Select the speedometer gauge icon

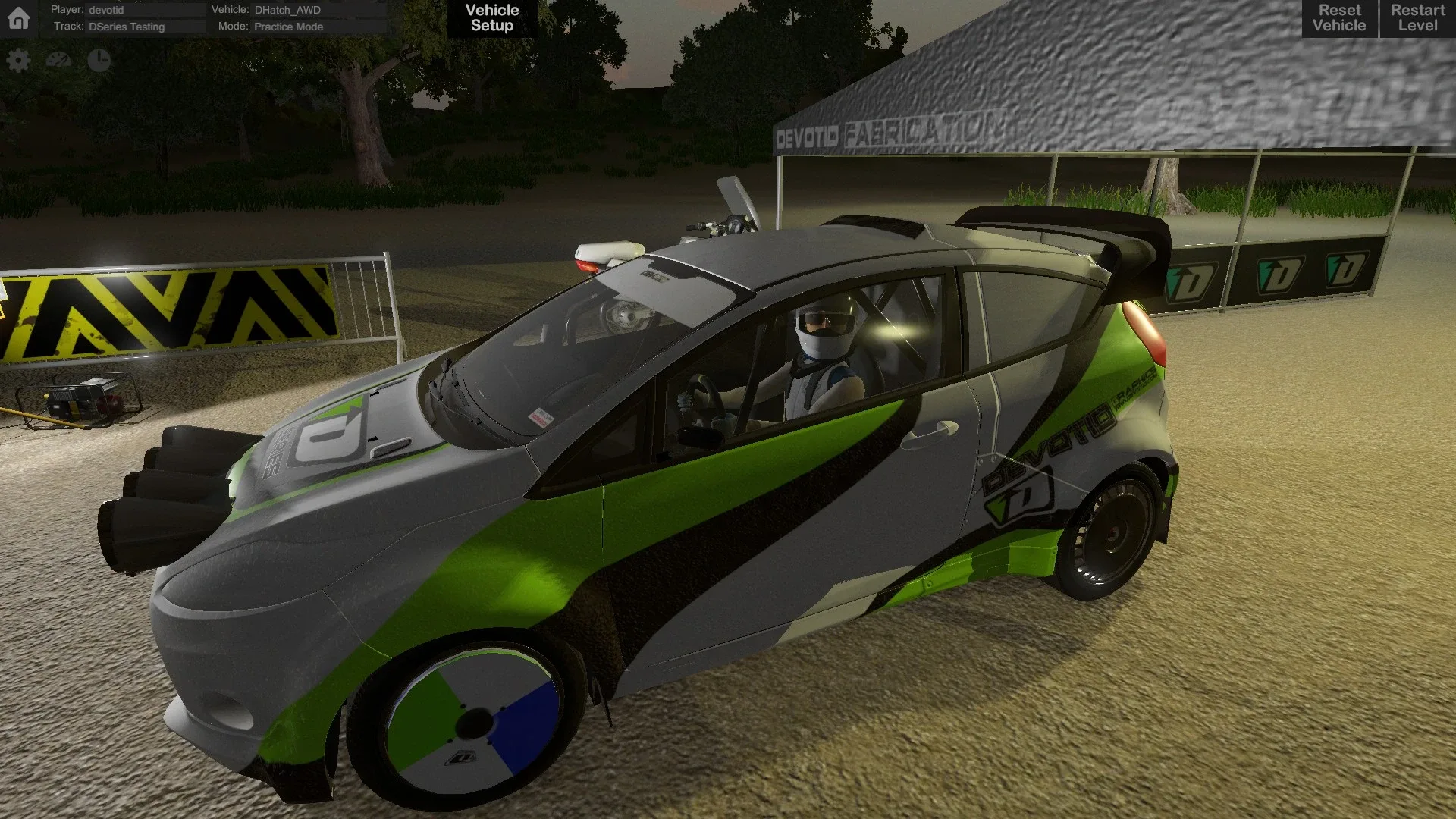[58, 59]
